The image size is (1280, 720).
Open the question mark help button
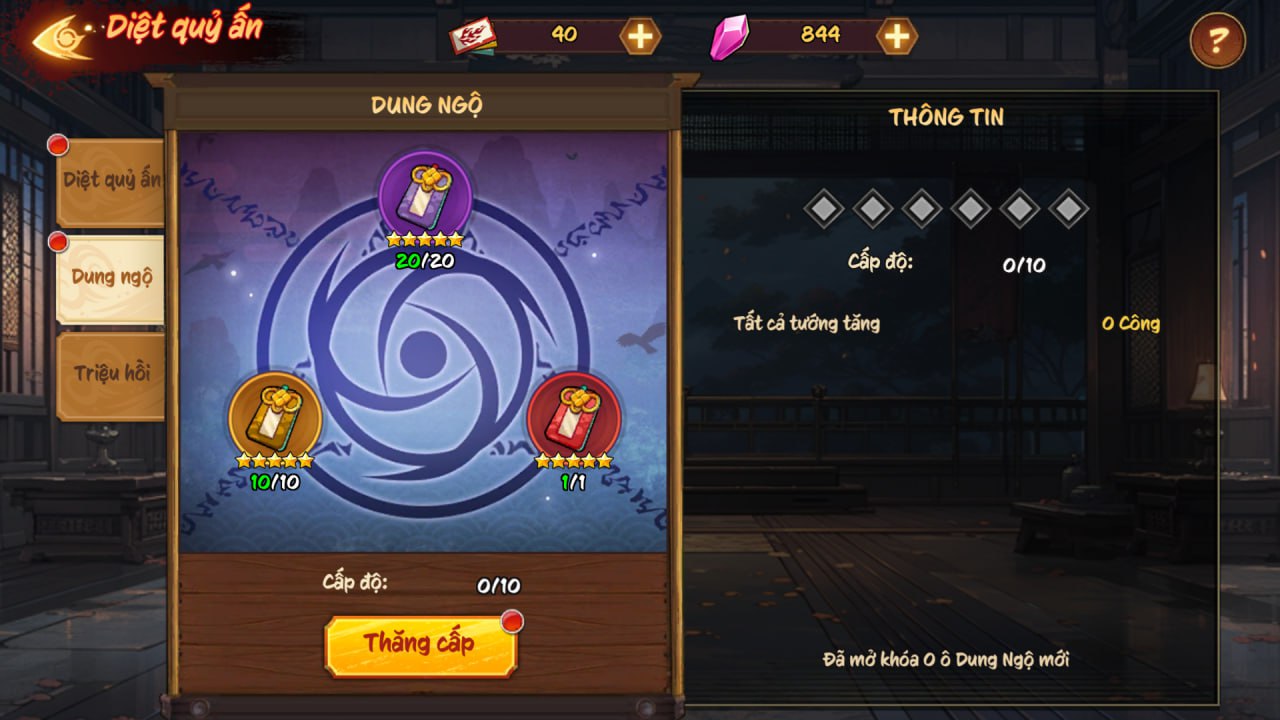1217,41
